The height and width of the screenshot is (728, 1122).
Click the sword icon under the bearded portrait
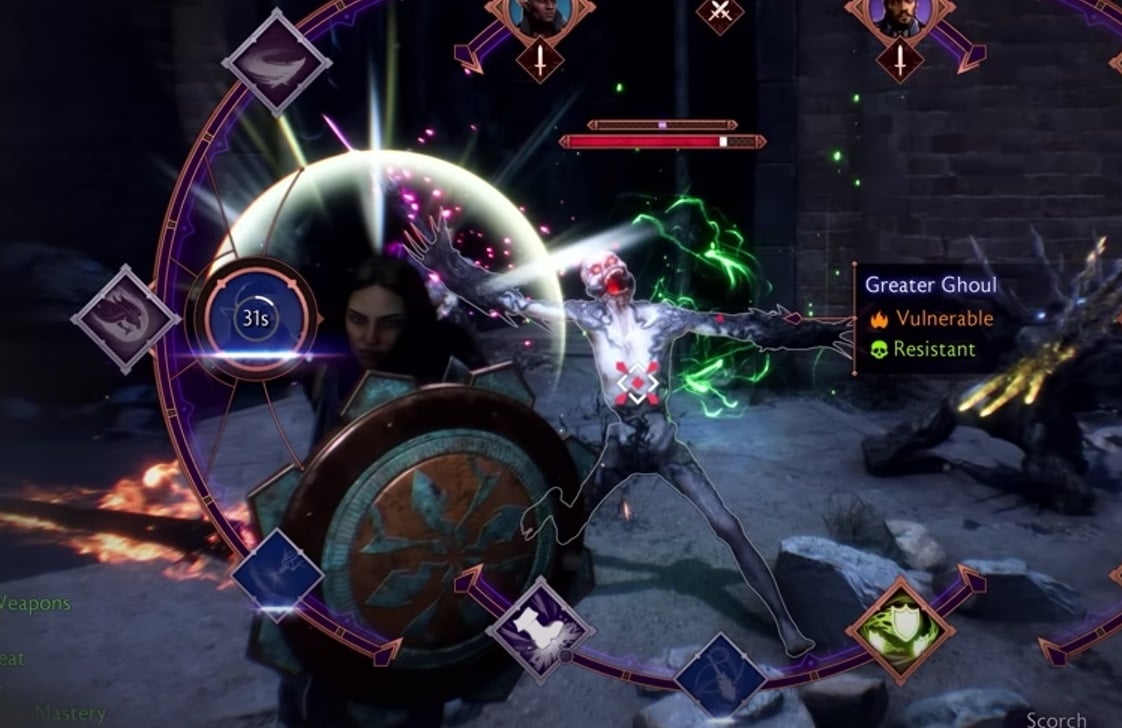tap(900, 61)
